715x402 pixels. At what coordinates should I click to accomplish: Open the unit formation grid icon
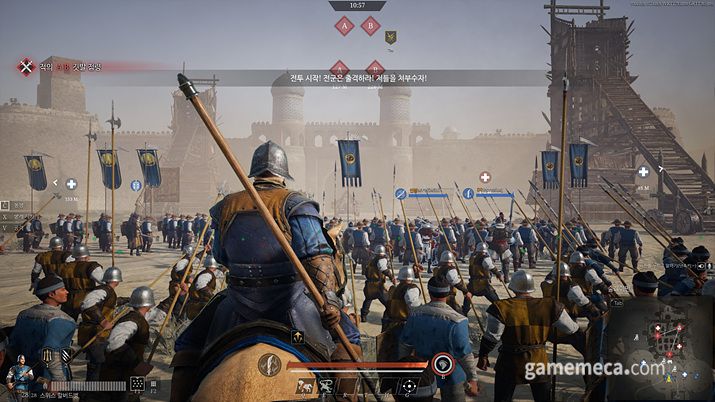[x=137, y=384]
